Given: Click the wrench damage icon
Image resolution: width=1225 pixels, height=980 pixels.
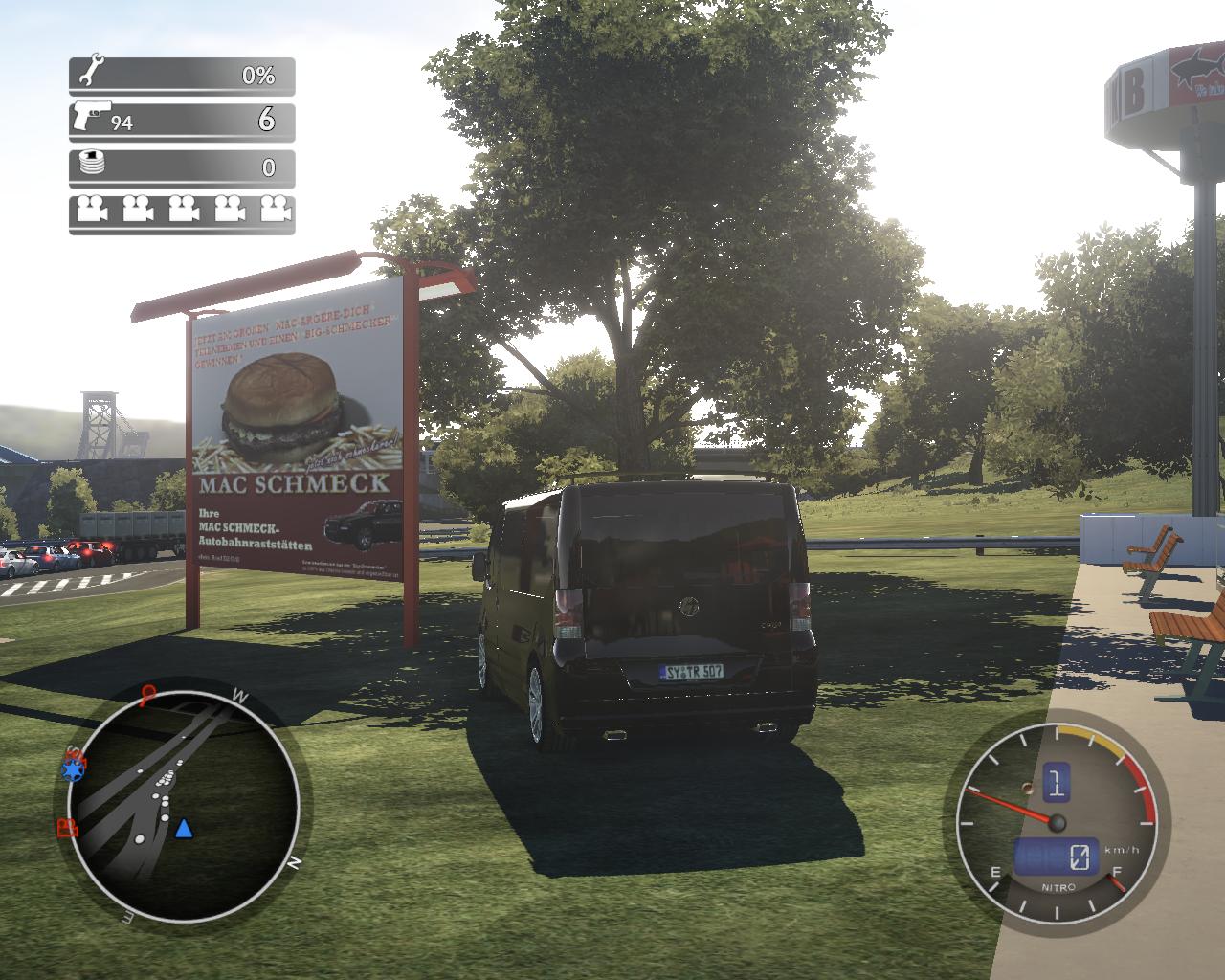Looking at the screenshot, I should click(x=92, y=71).
